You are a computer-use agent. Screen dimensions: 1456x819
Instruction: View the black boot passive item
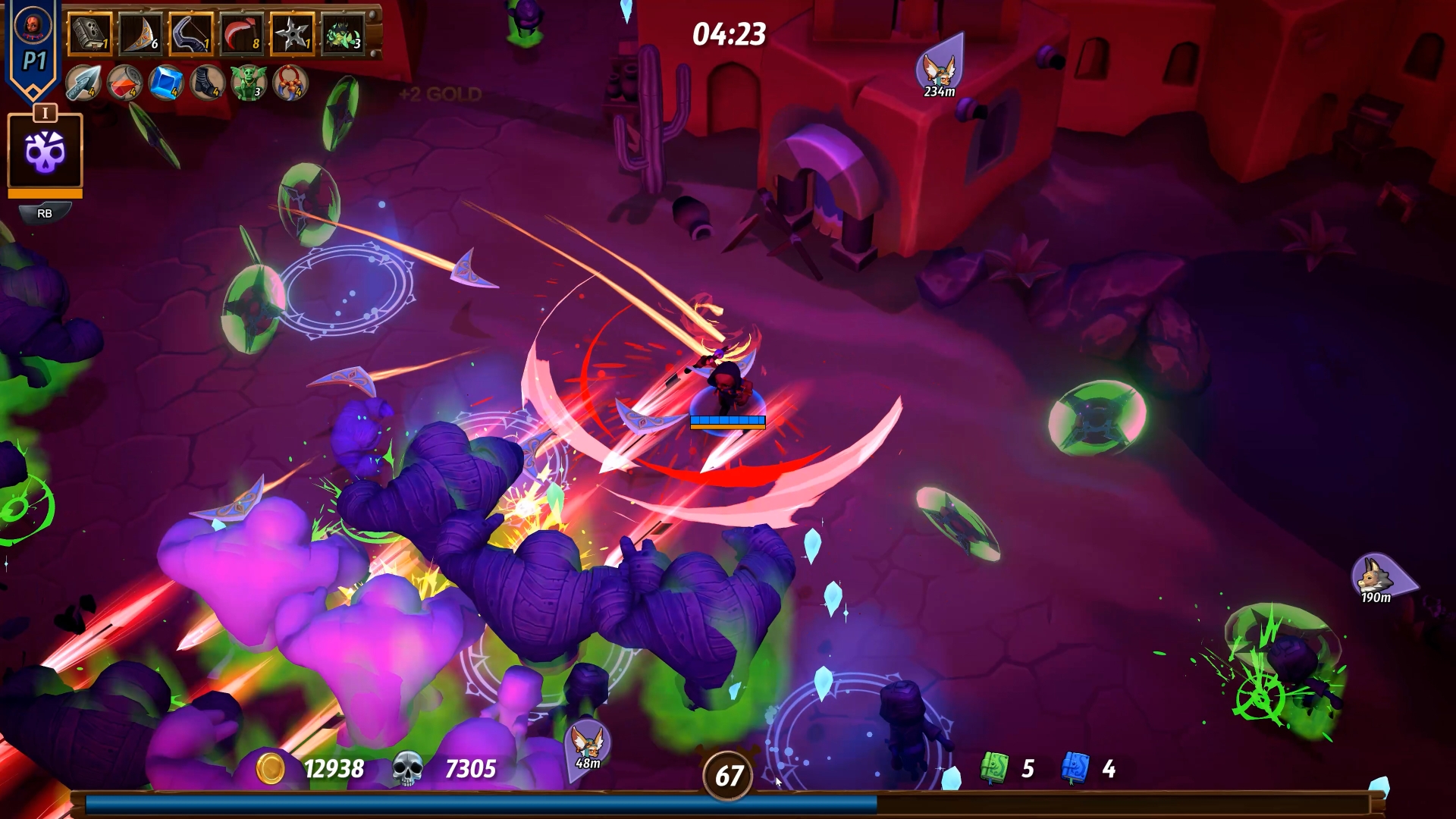[x=207, y=83]
